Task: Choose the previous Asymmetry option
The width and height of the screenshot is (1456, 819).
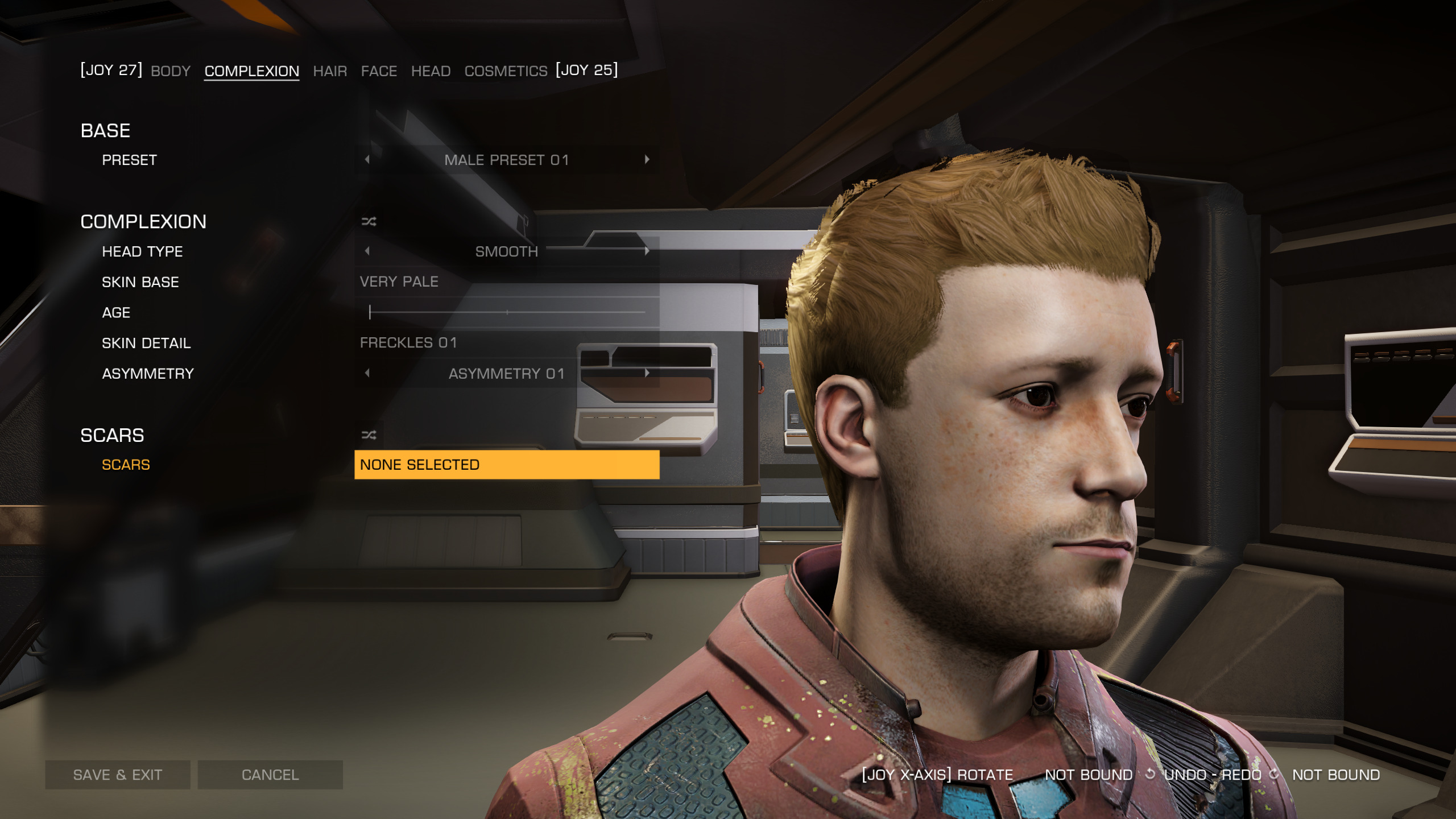Action: (x=367, y=373)
